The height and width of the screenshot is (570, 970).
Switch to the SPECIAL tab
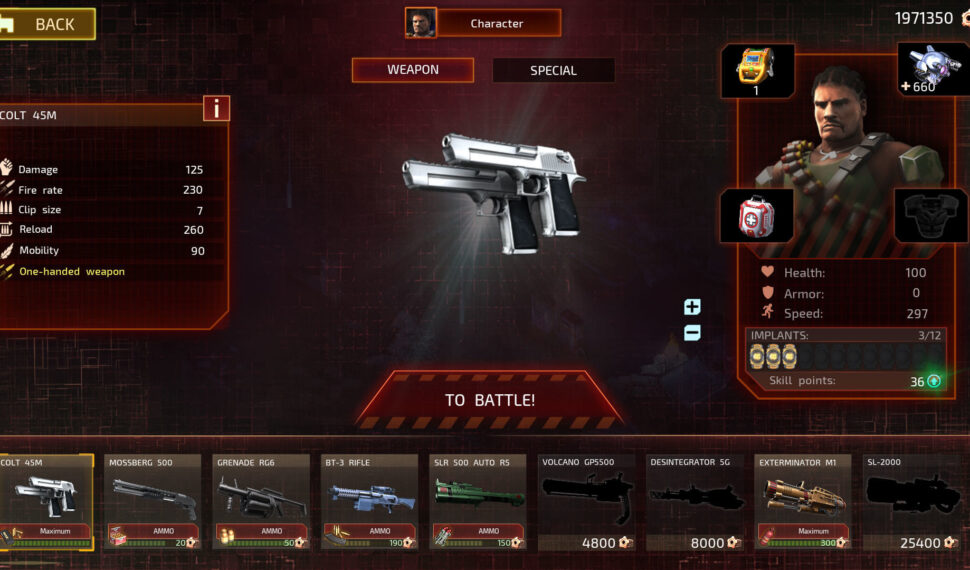[553, 70]
